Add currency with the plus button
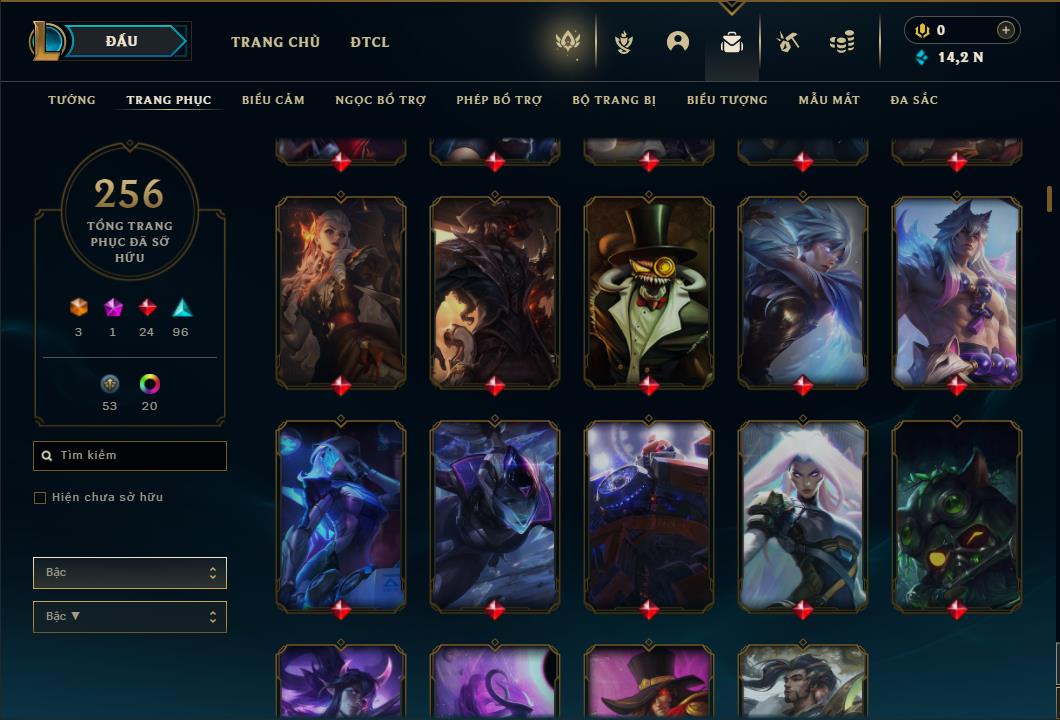The width and height of the screenshot is (1060, 720). pyautogui.click(x=1006, y=30)
